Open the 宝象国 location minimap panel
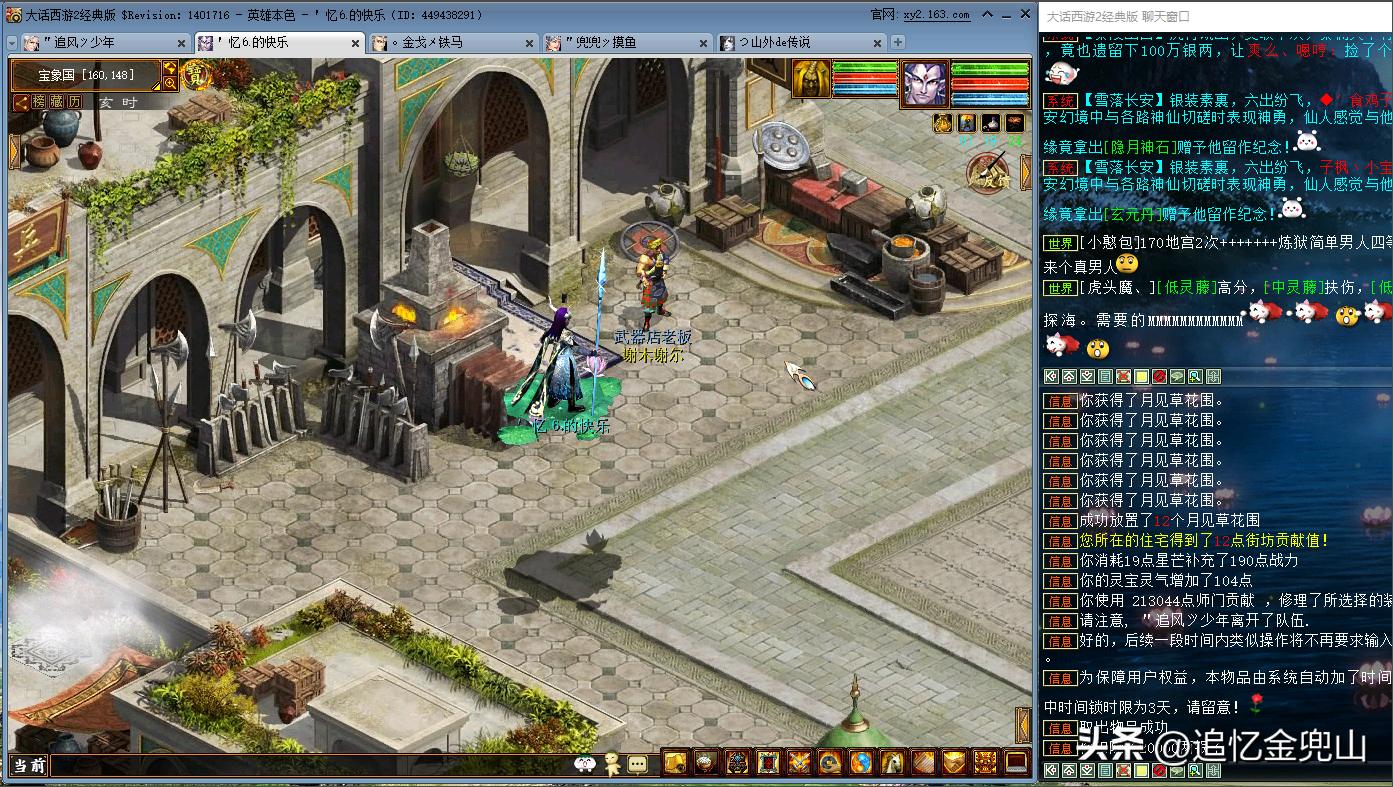The height and width of the screenshot is (787, 1393). click(x=85, y=75)
